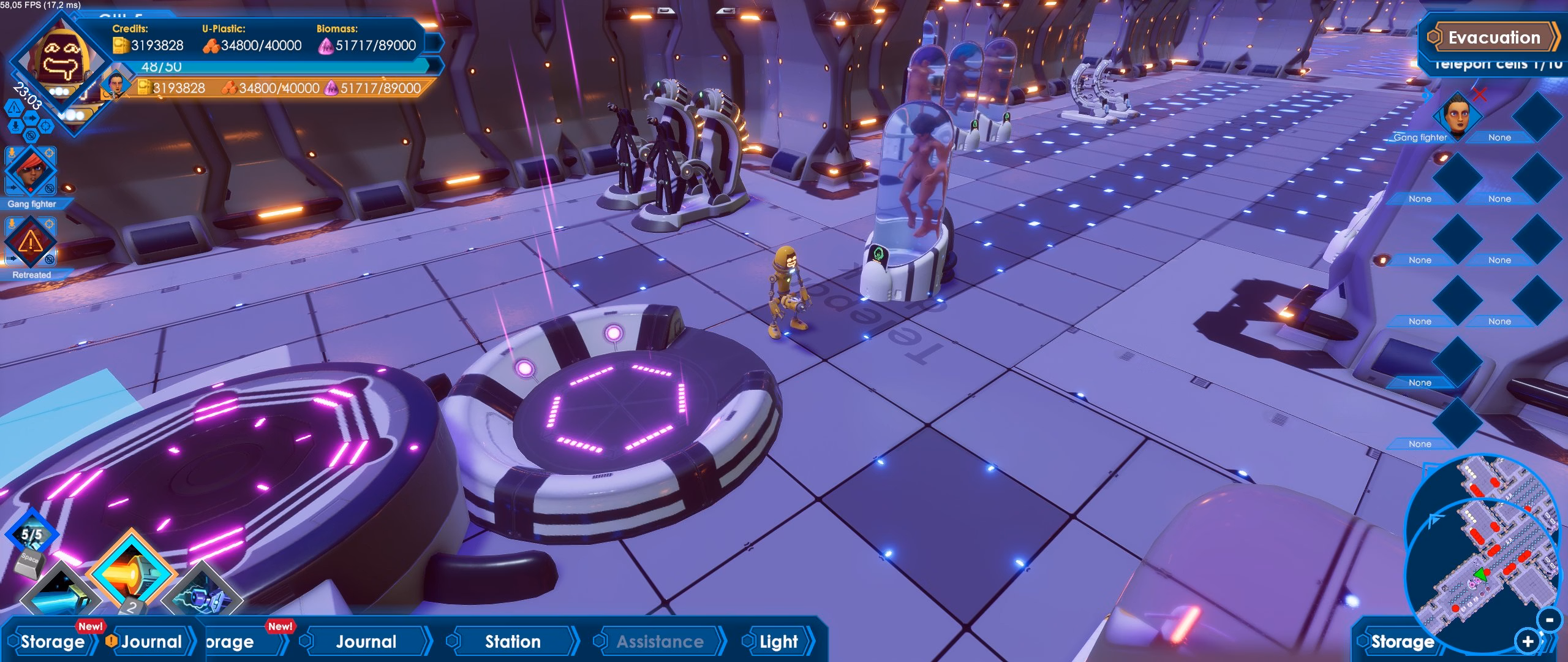Open the Station menu button
1568x662 pixels.
(x=512, y=642)
